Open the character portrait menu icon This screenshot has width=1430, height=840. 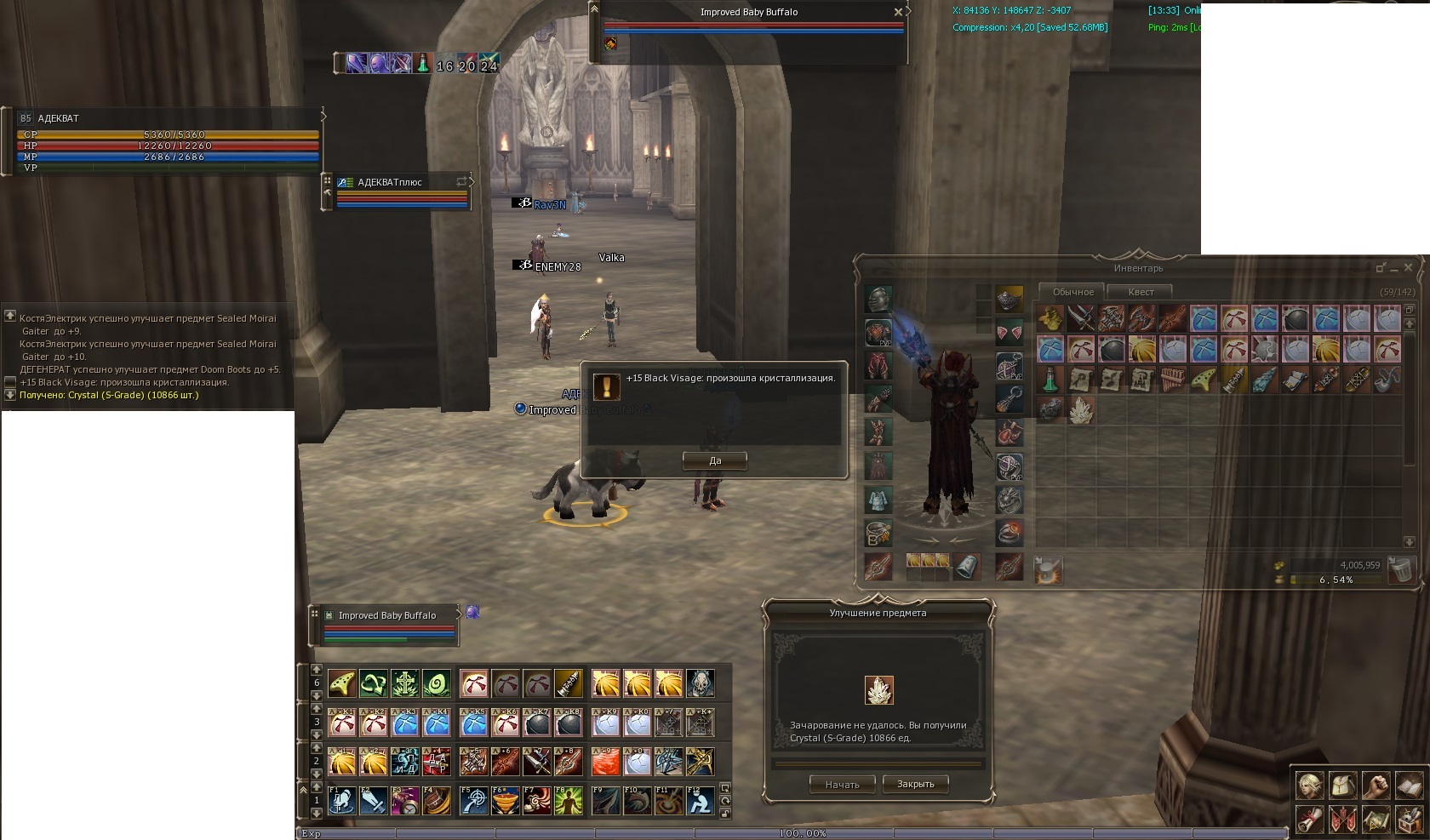pyautogui.click(x=1309, y=785)
